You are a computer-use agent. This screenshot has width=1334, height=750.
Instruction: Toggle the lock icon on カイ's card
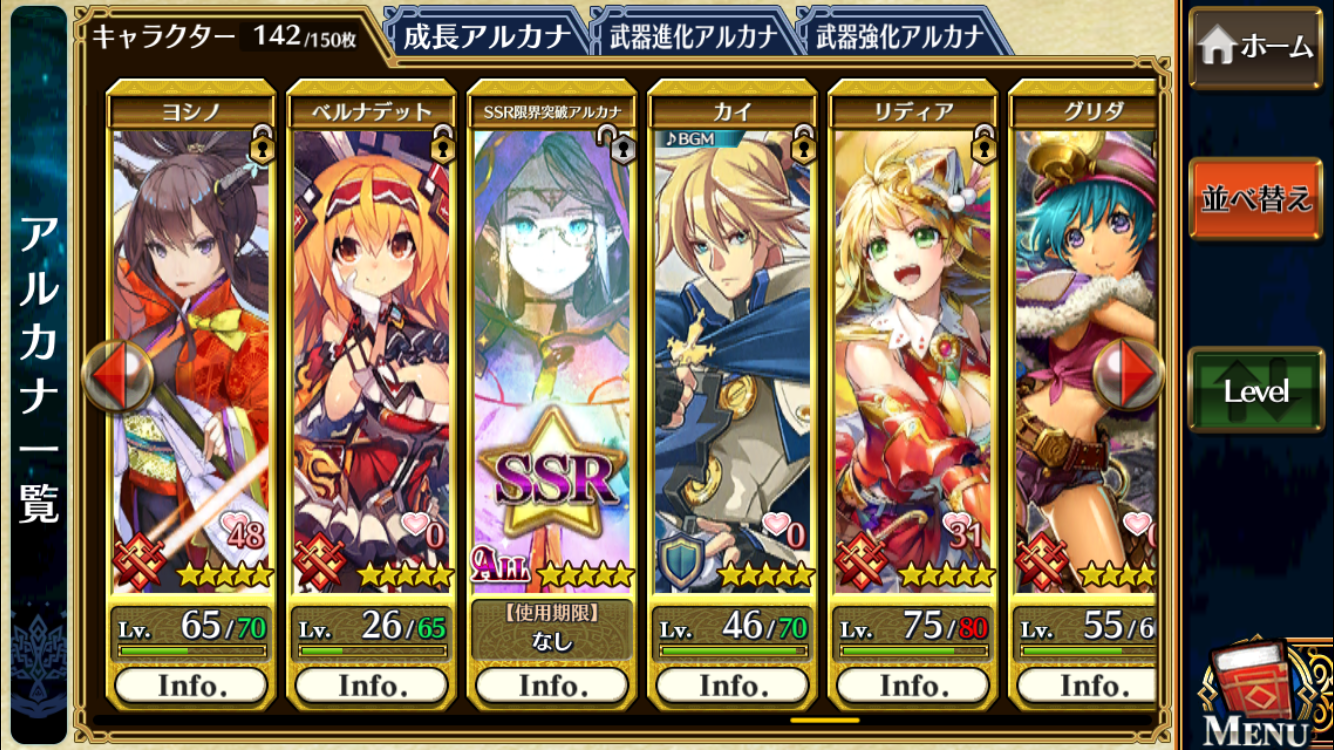click(803, 144)
